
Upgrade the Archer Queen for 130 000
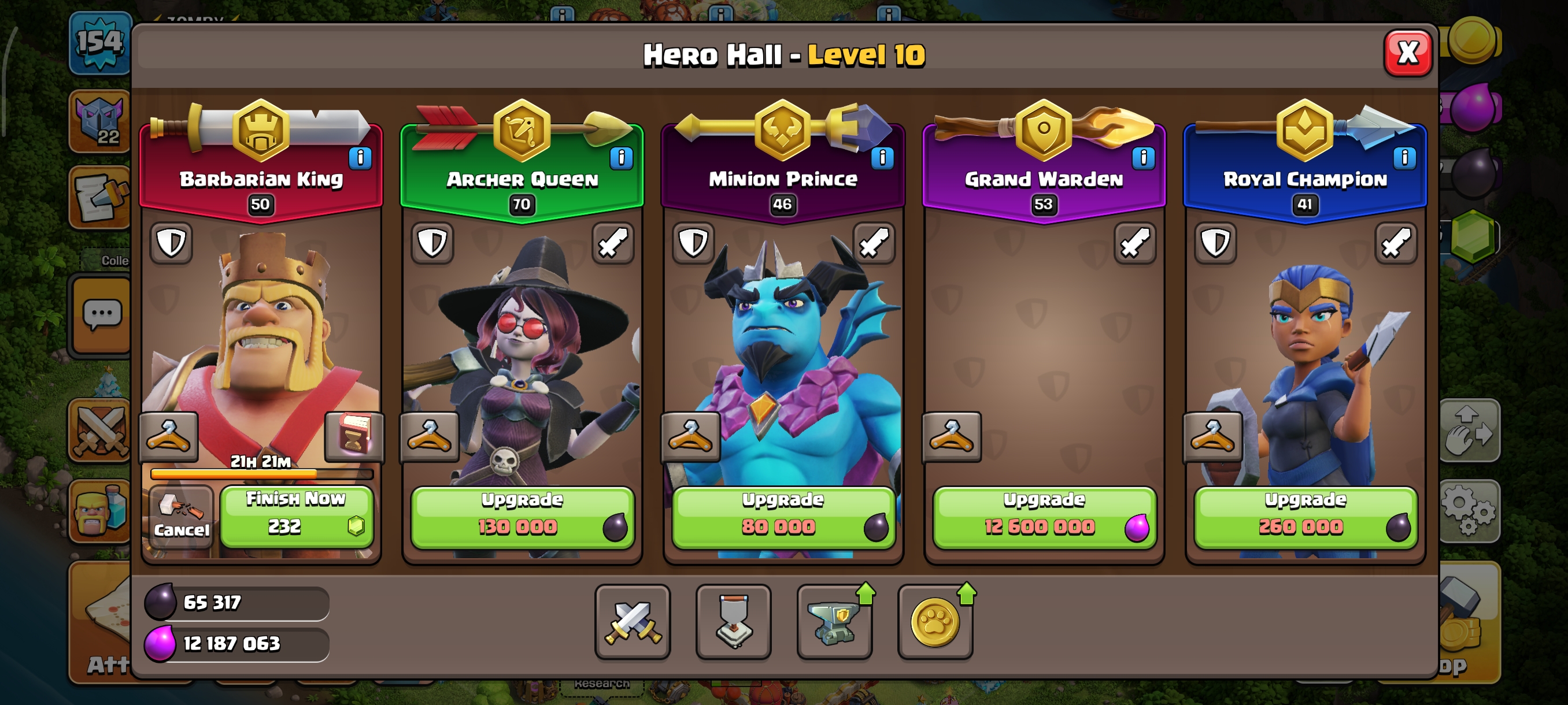(x=522, y=517)
